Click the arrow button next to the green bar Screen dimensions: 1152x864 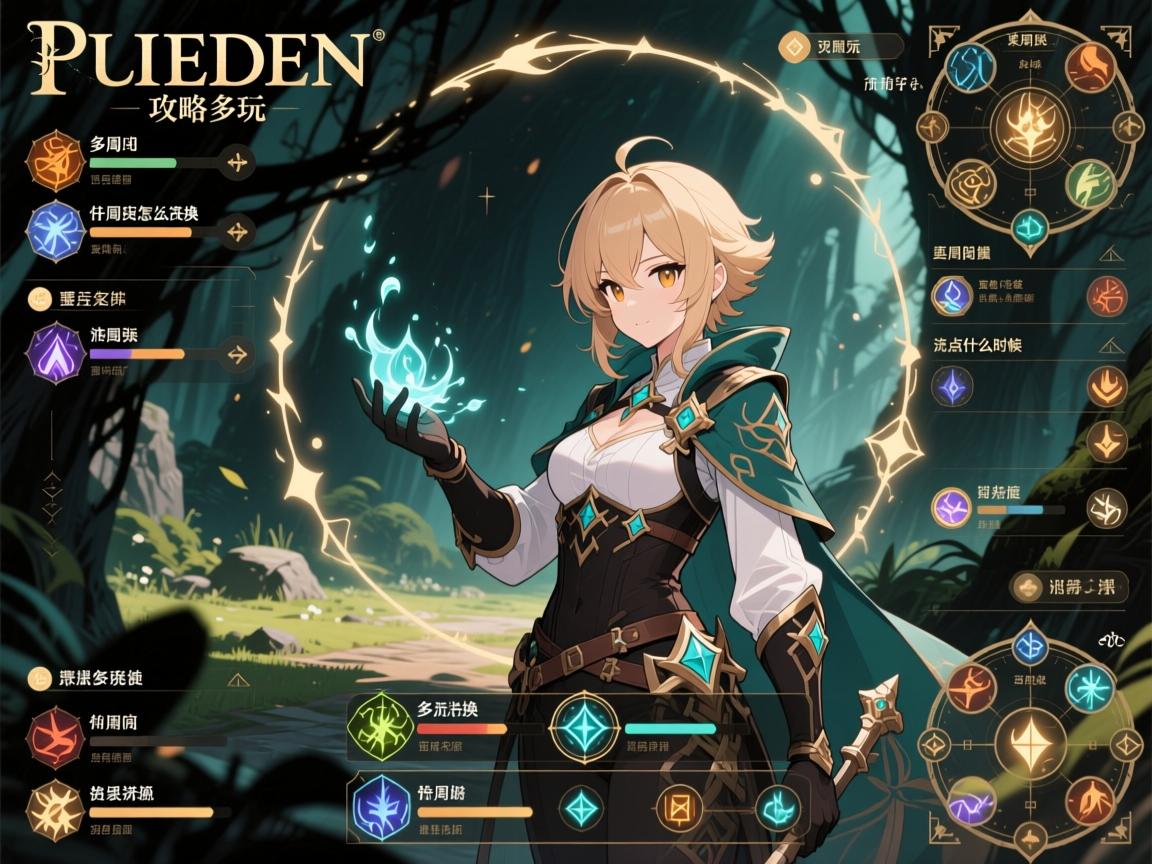(x=237, y=162)
